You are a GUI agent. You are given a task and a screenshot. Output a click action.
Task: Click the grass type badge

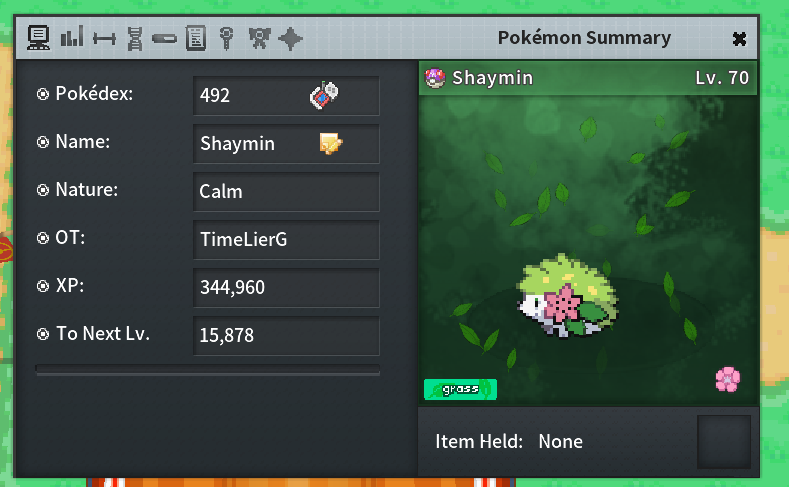point(460,389)
